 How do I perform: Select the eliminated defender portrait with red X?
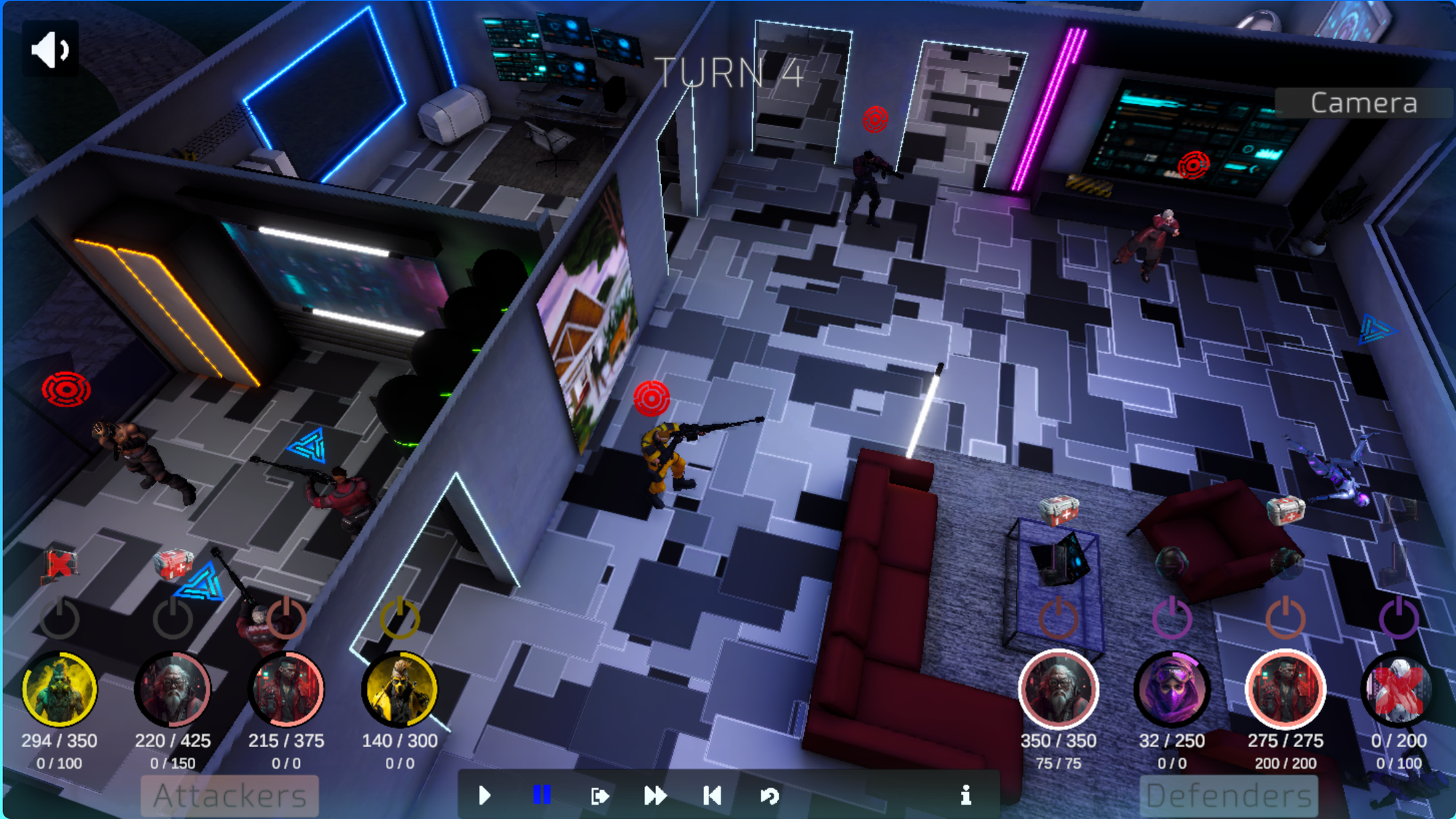1398,689
